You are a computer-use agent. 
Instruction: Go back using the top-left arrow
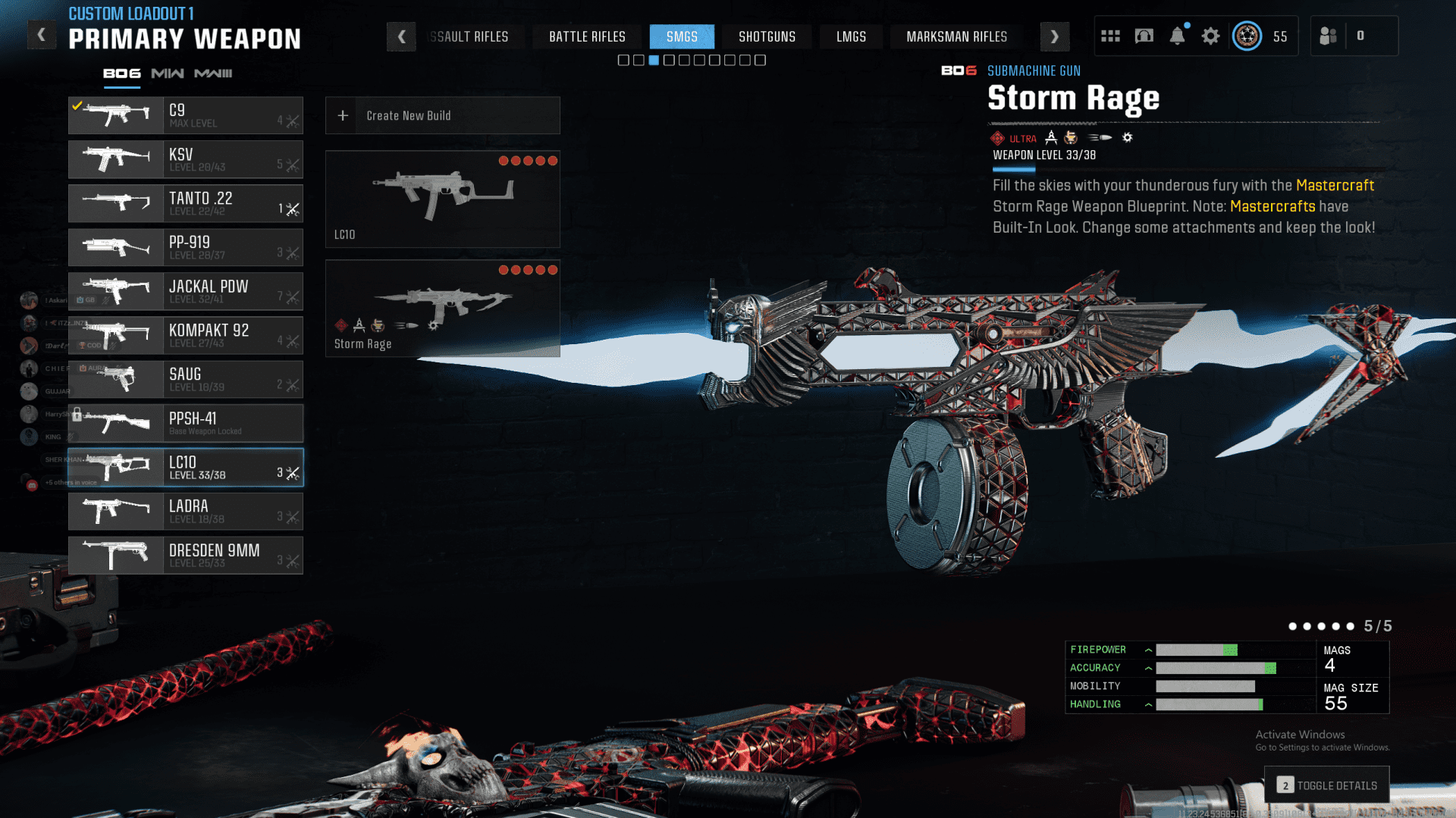42,35
